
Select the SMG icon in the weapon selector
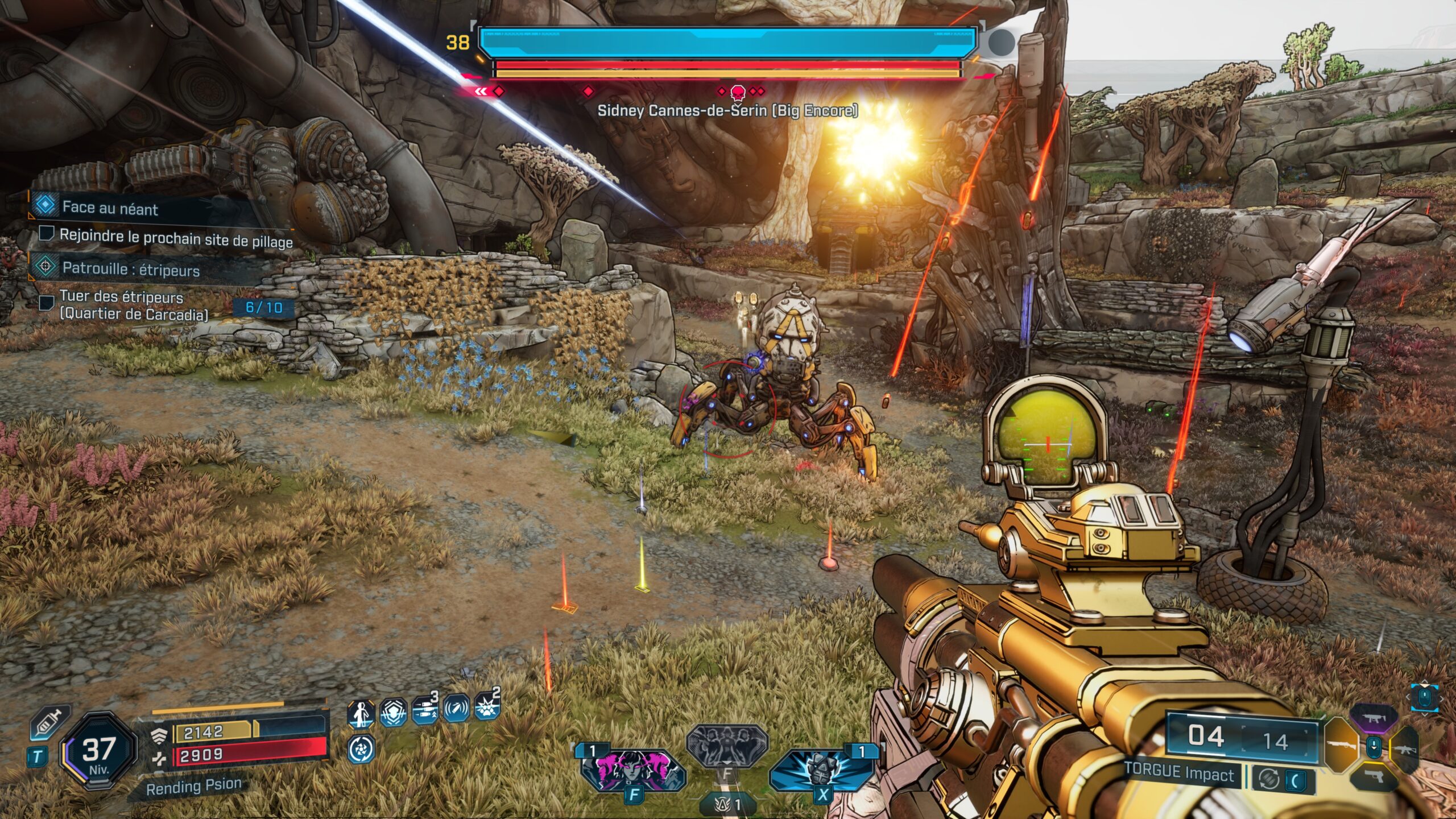(1375, 717)
